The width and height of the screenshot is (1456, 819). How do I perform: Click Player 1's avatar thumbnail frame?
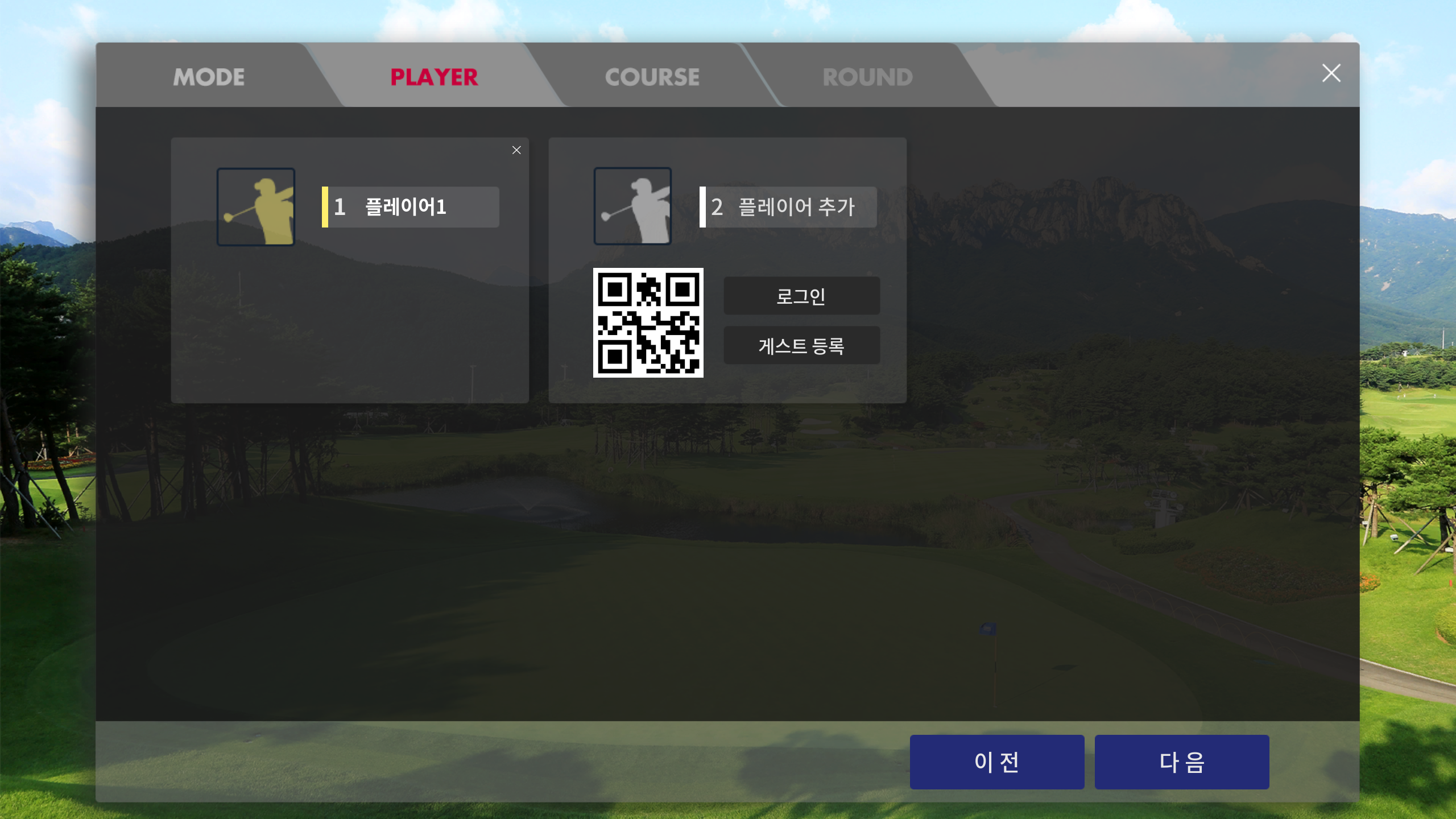[255, 206]
